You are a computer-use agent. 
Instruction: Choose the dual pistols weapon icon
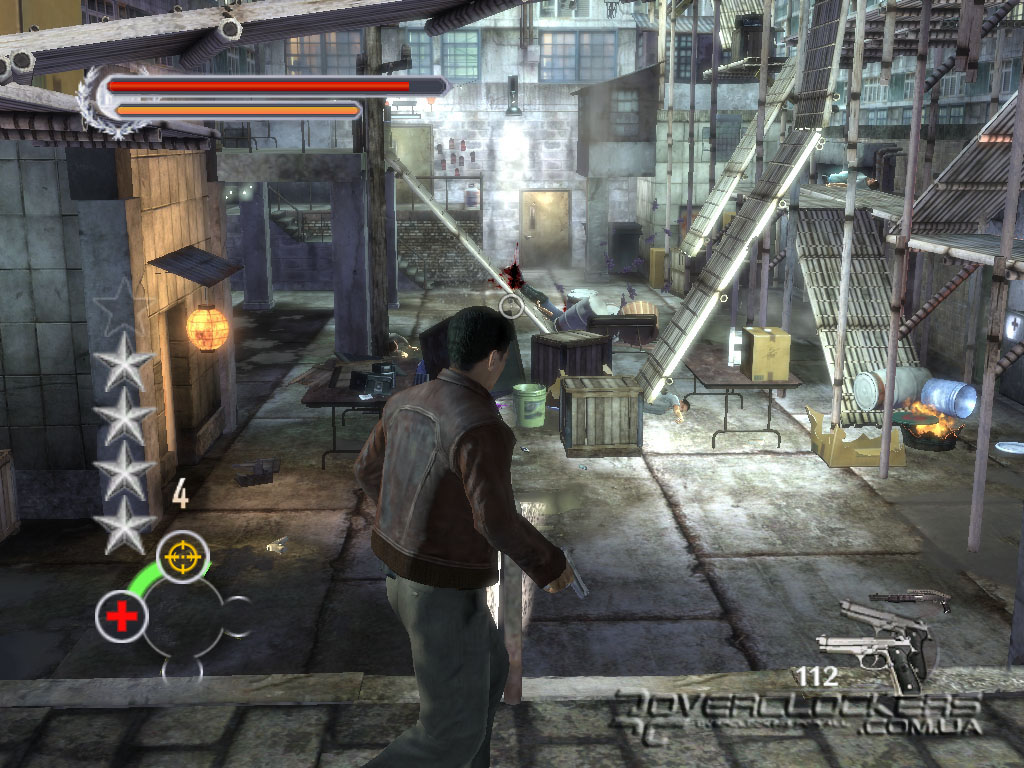tap(876, 645)
